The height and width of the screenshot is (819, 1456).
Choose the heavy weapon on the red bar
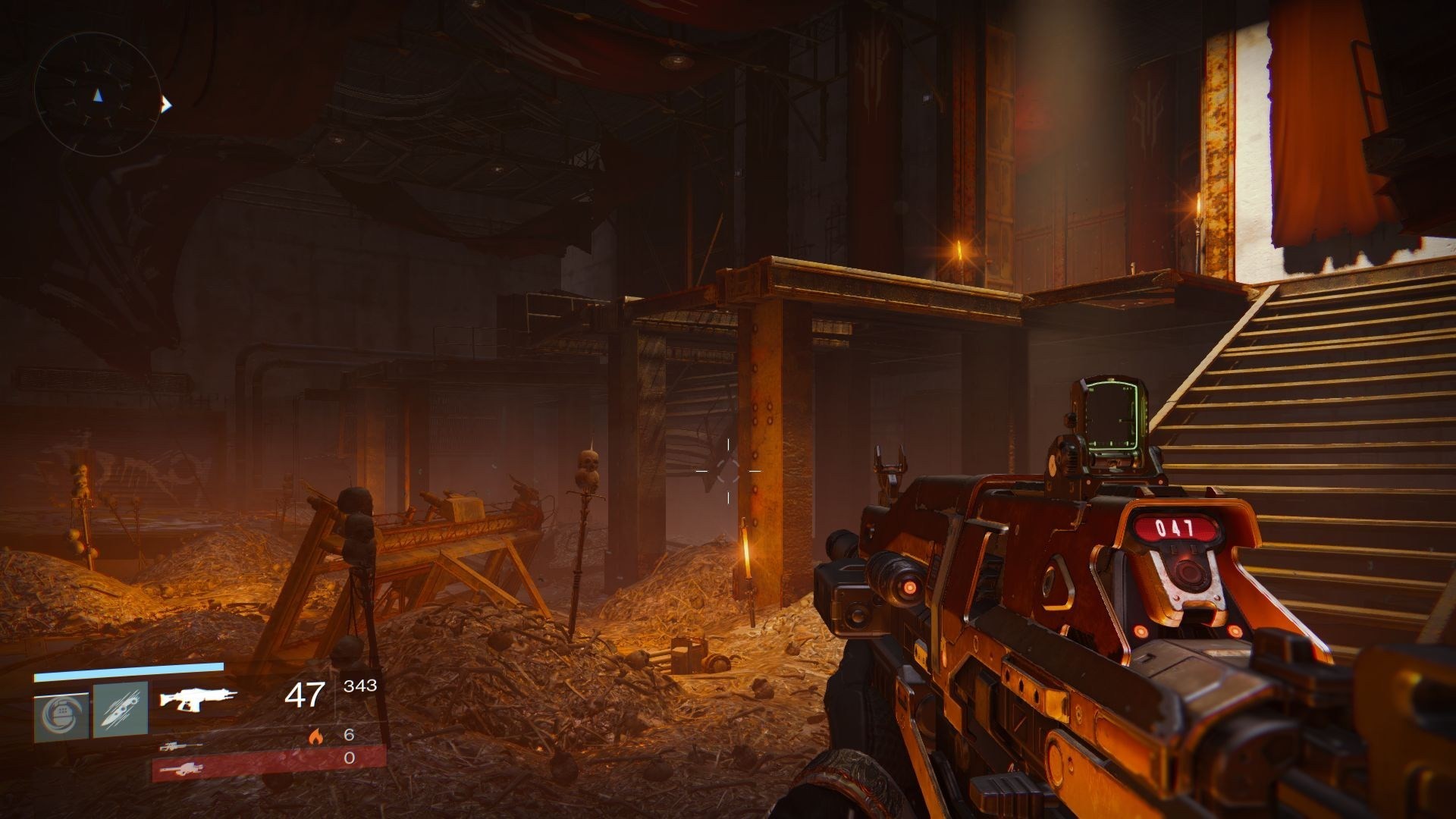[x=182, y=769]
